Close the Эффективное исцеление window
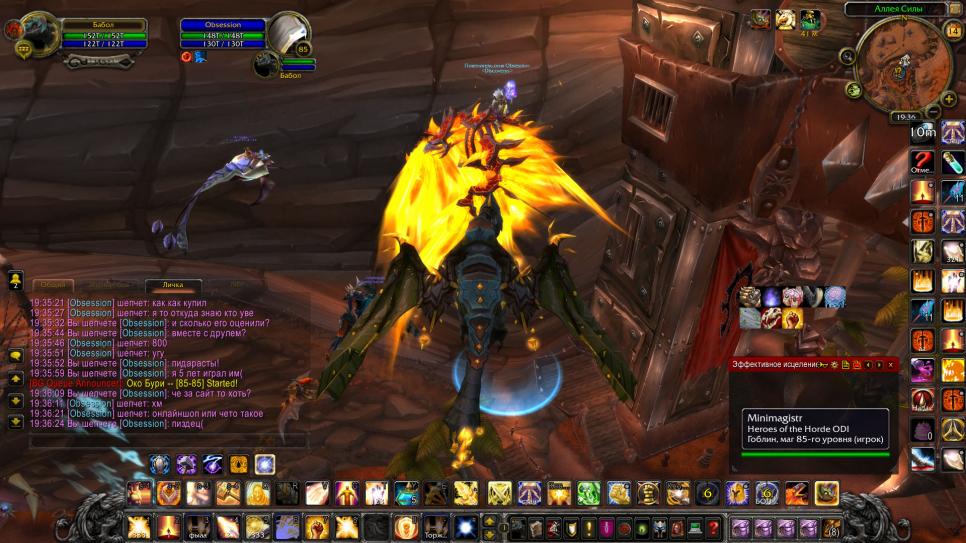The width and height of the screenshot is (966, 543). point(891,365)
